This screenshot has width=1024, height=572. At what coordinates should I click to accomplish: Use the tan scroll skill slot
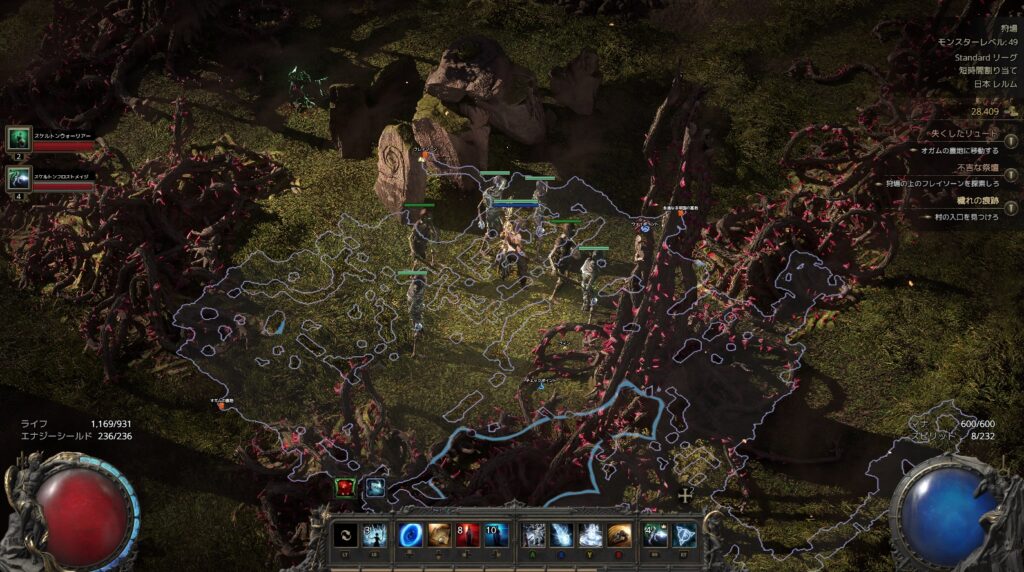pyautogui.click(x=439, y=535)
